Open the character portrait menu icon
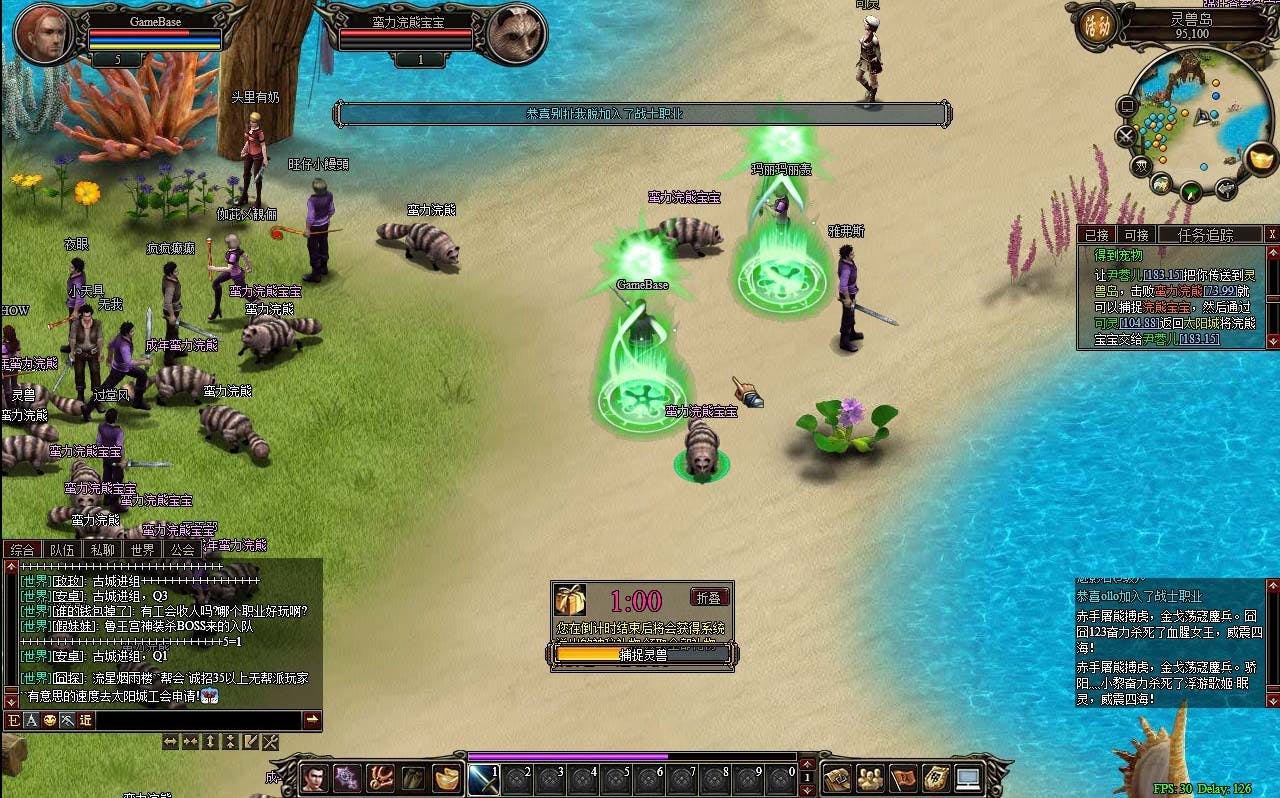This screenshot has height=798, width=1280. (x=314, y=778)
